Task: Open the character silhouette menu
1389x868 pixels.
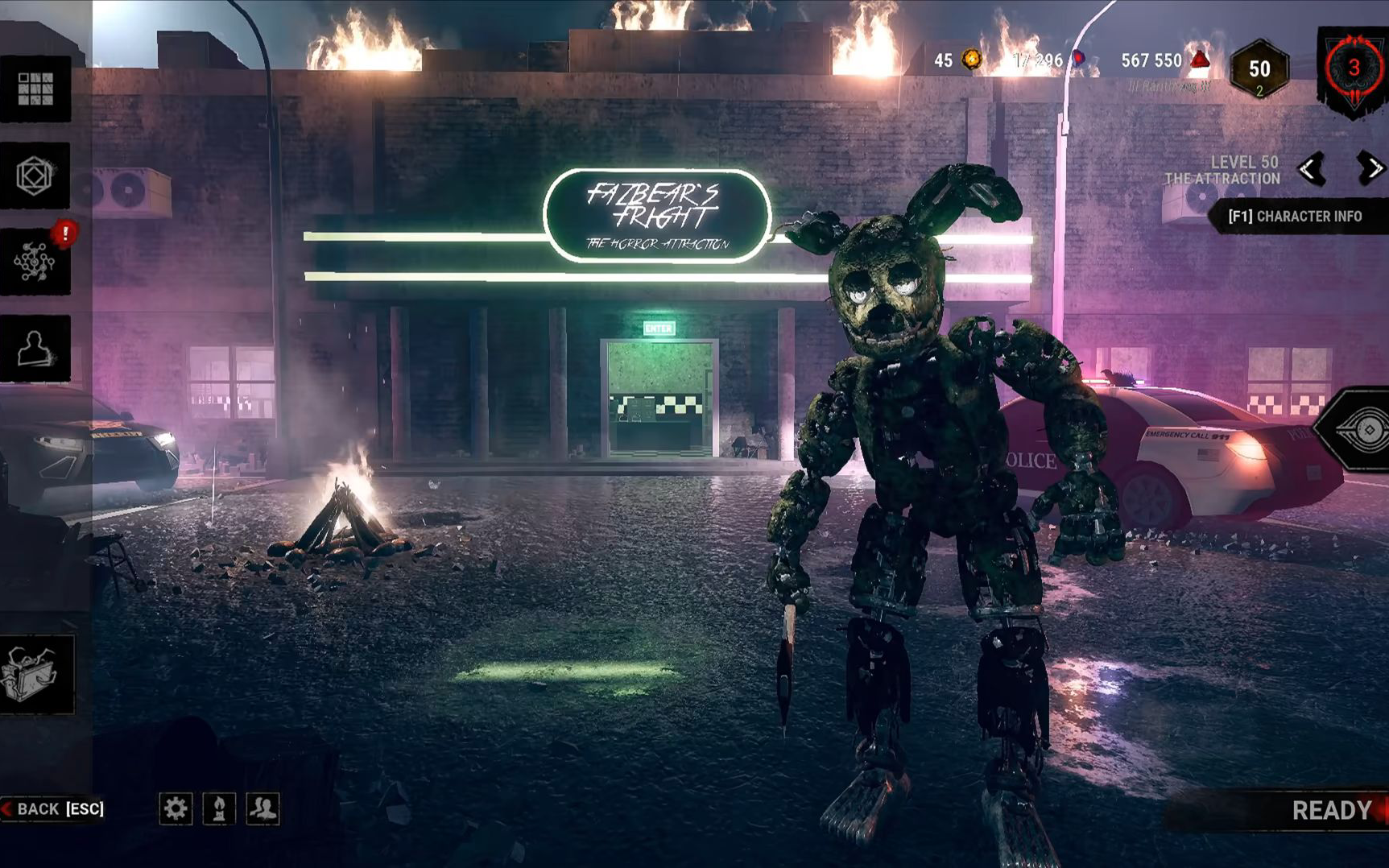Action: 35,348
